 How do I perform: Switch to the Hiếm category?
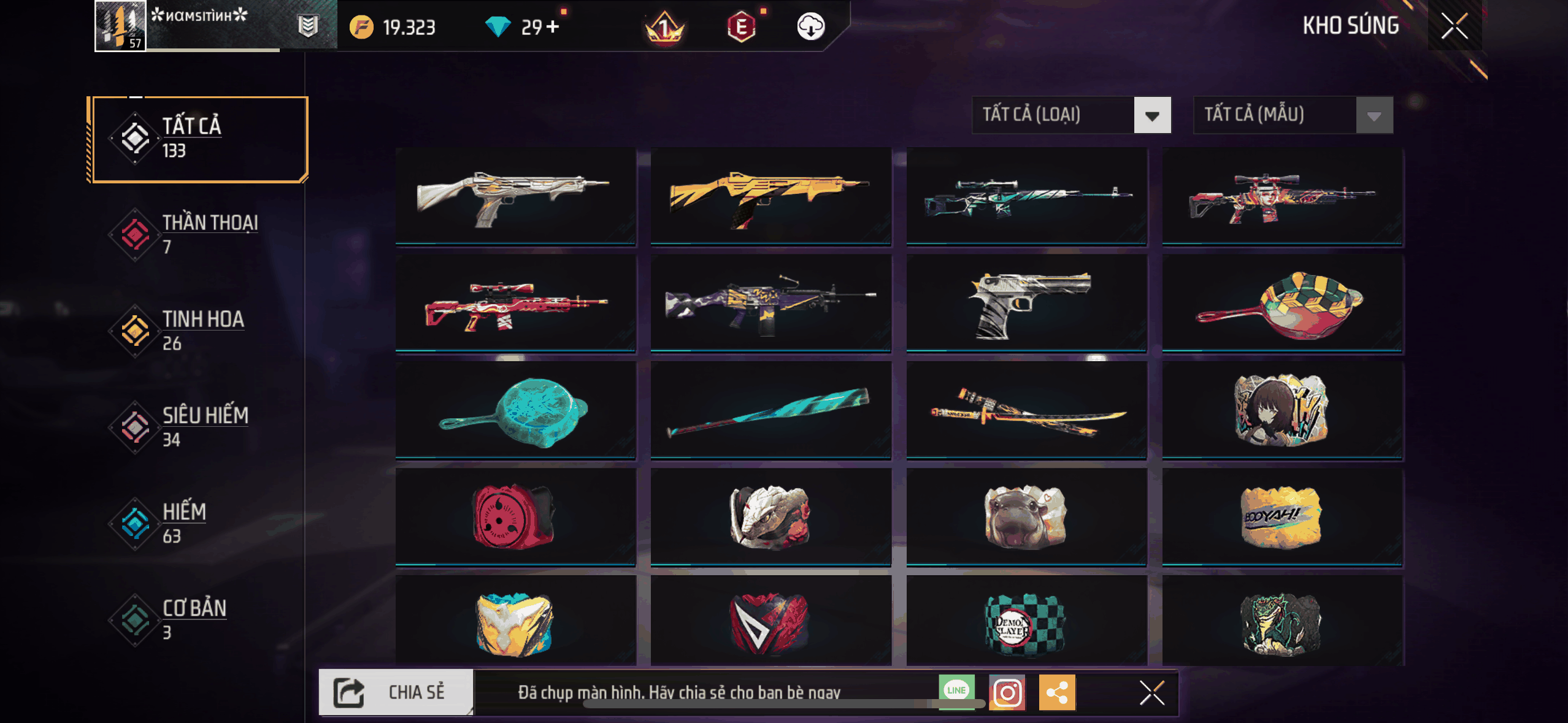click(198, 523)
